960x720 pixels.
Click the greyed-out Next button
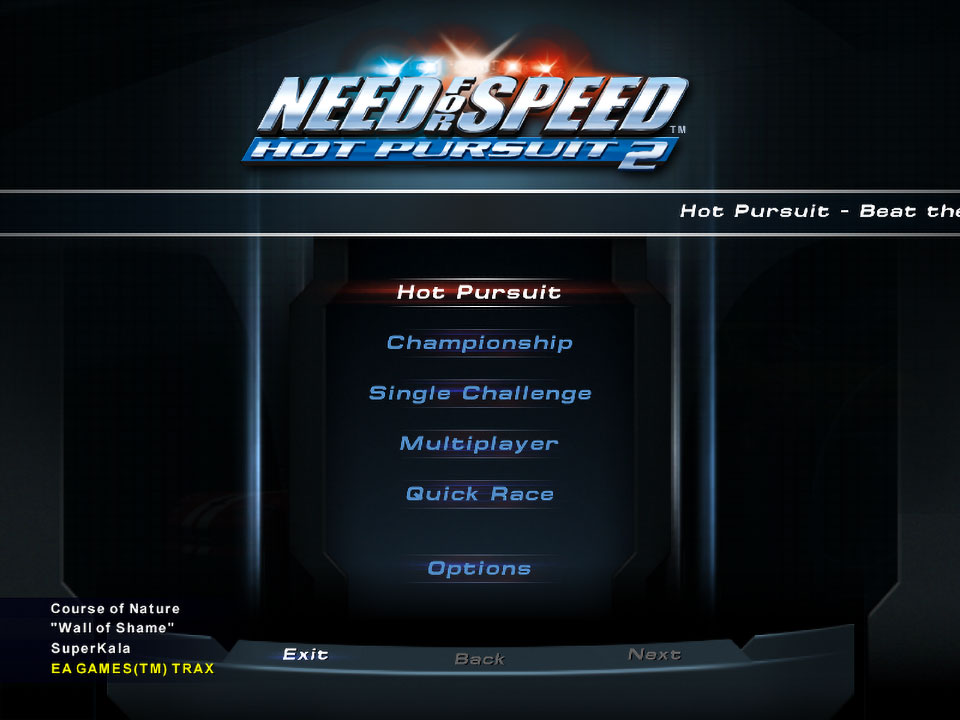[x=655, y=654]
